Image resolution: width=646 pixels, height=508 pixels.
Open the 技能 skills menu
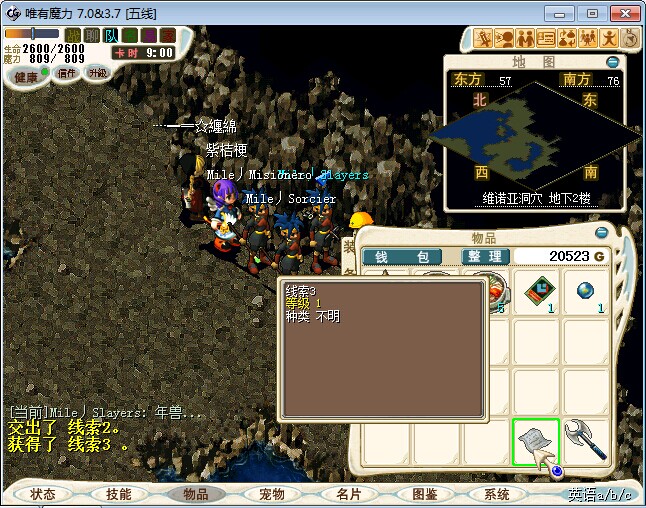point(119,494)
